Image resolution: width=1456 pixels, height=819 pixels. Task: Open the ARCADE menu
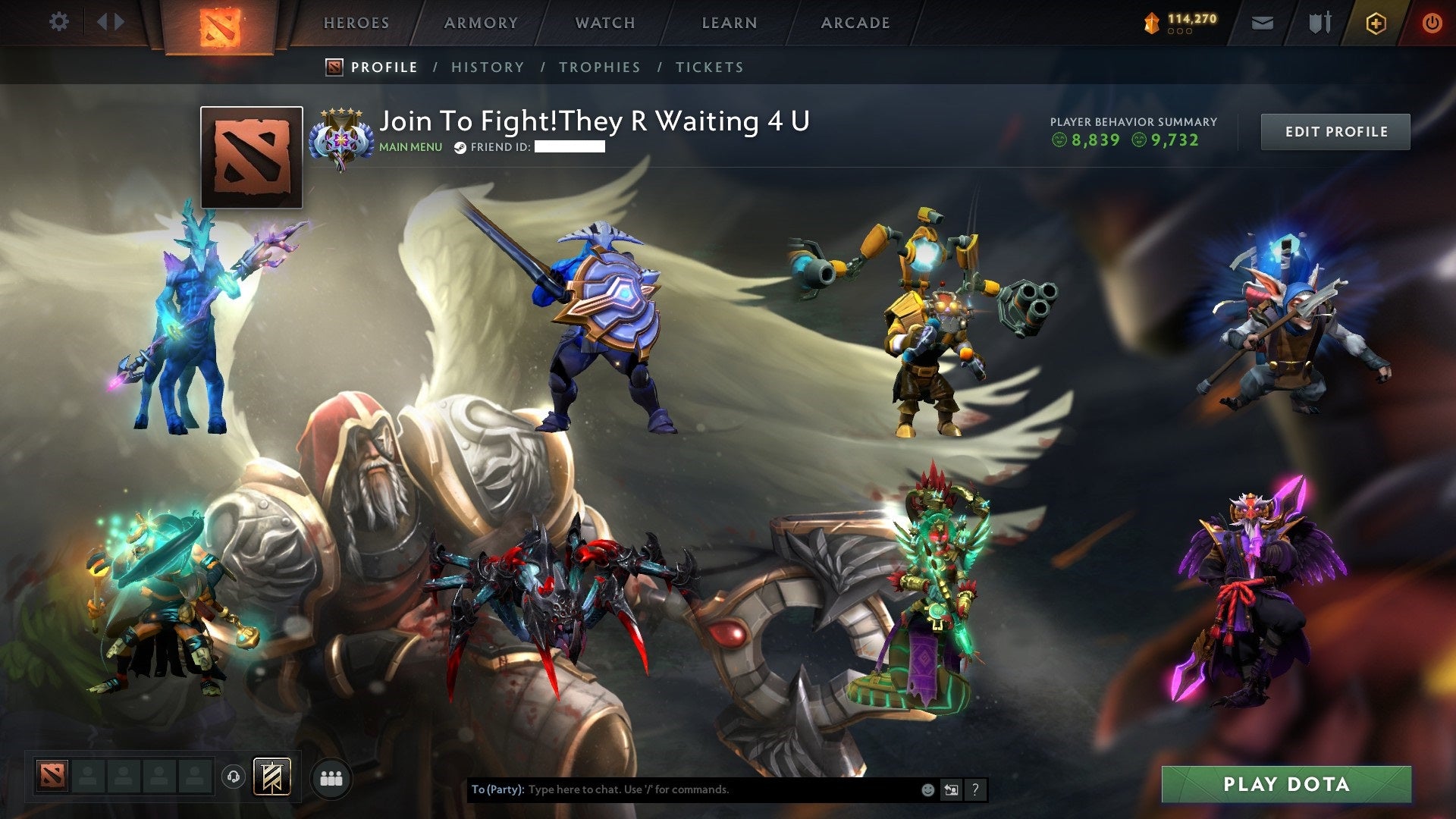855,23
